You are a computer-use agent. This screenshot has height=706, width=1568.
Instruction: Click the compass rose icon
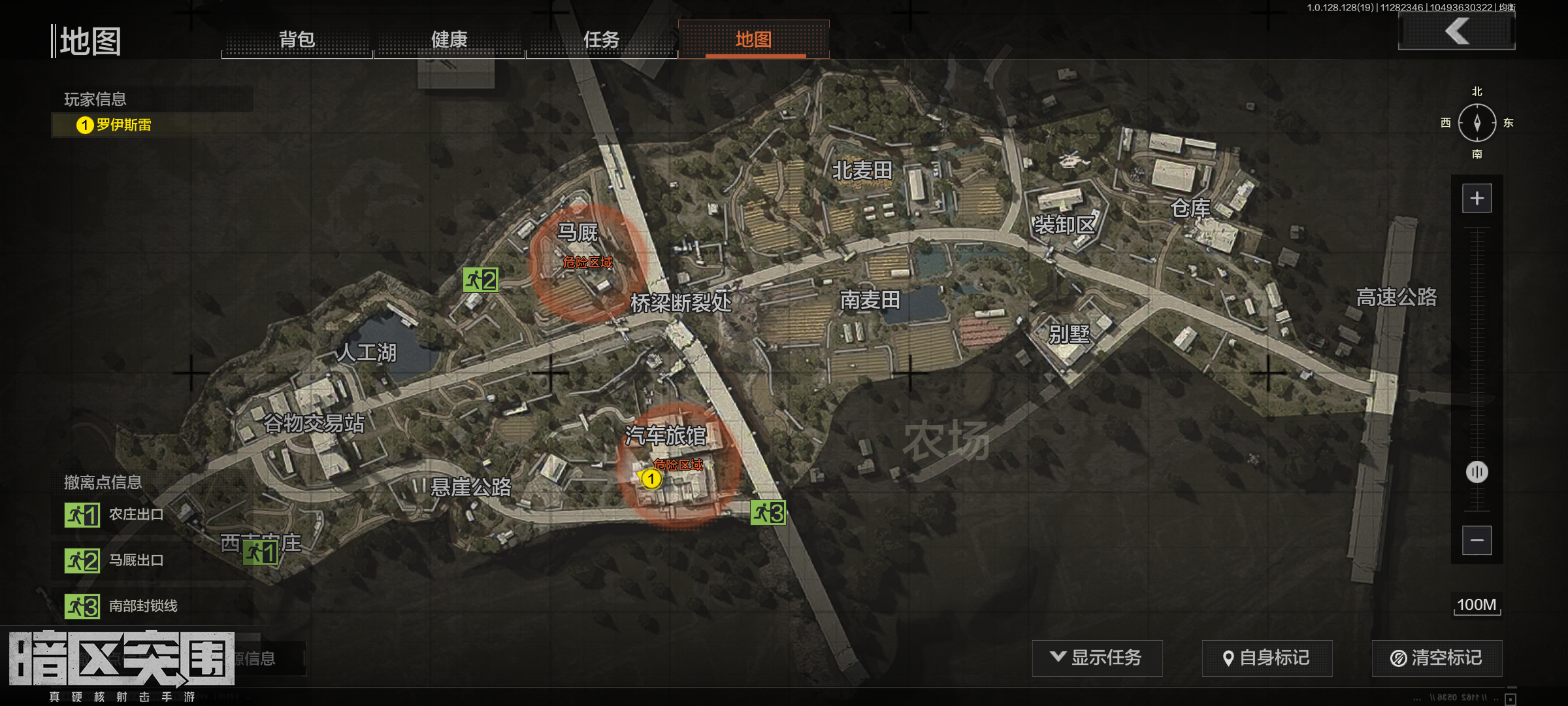point(1477,123)
